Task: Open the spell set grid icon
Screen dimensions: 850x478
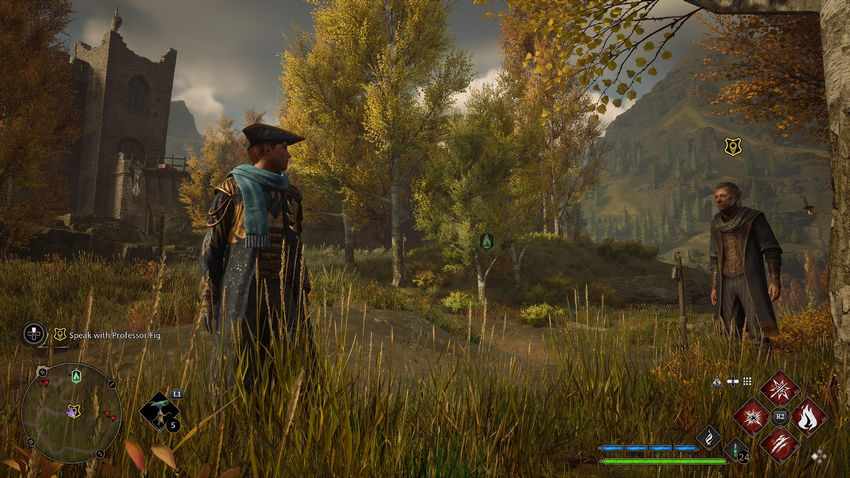Action: (746, 381)
